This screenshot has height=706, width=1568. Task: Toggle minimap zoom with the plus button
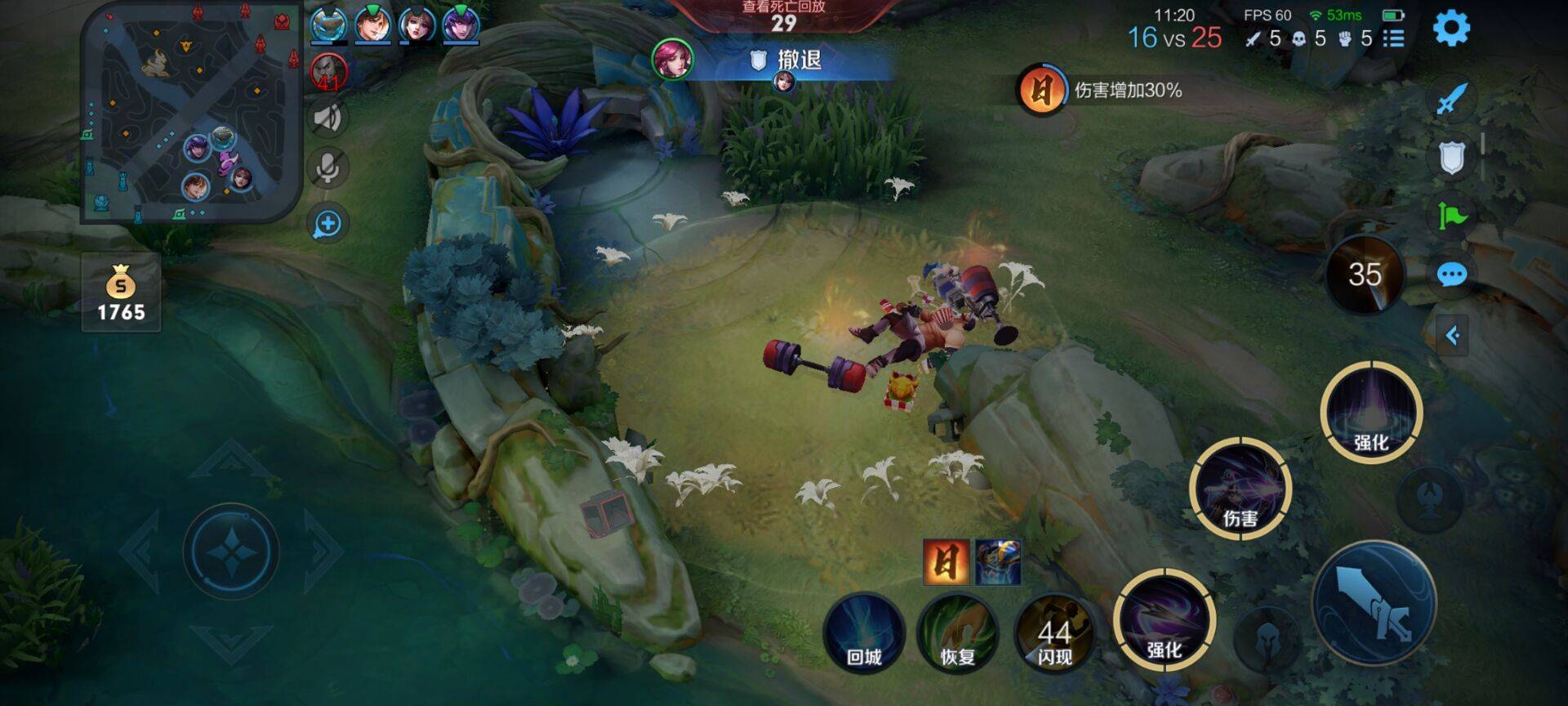327,219
